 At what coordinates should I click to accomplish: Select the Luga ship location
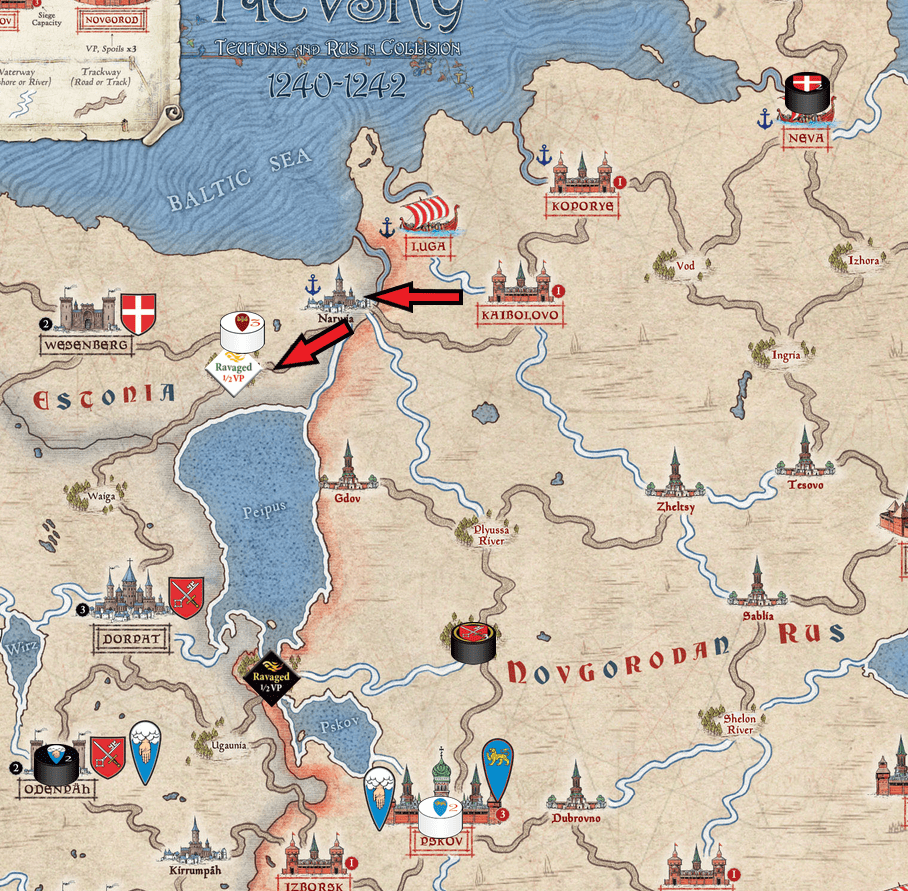tap(426, 217)
